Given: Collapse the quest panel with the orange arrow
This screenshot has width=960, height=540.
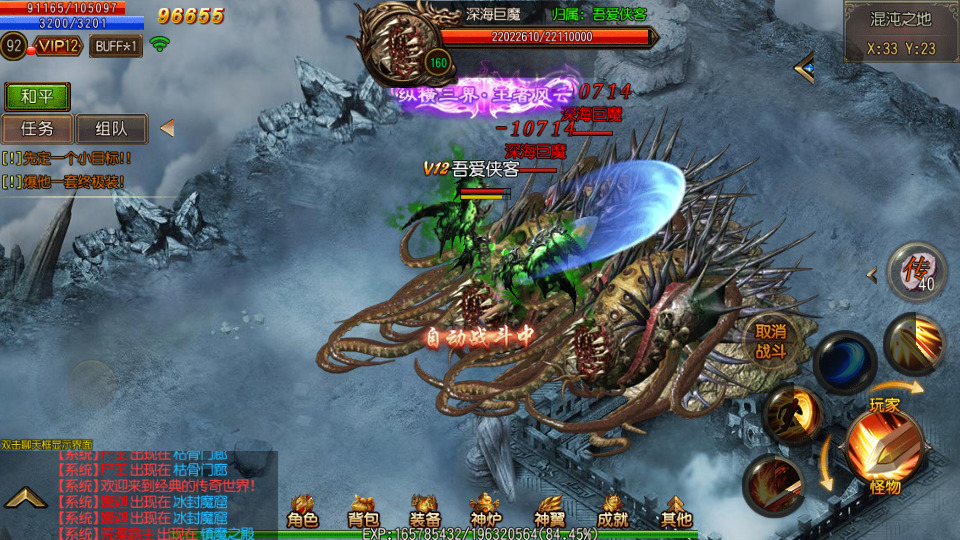Looking at the screenshot, I should click(168, 128).
